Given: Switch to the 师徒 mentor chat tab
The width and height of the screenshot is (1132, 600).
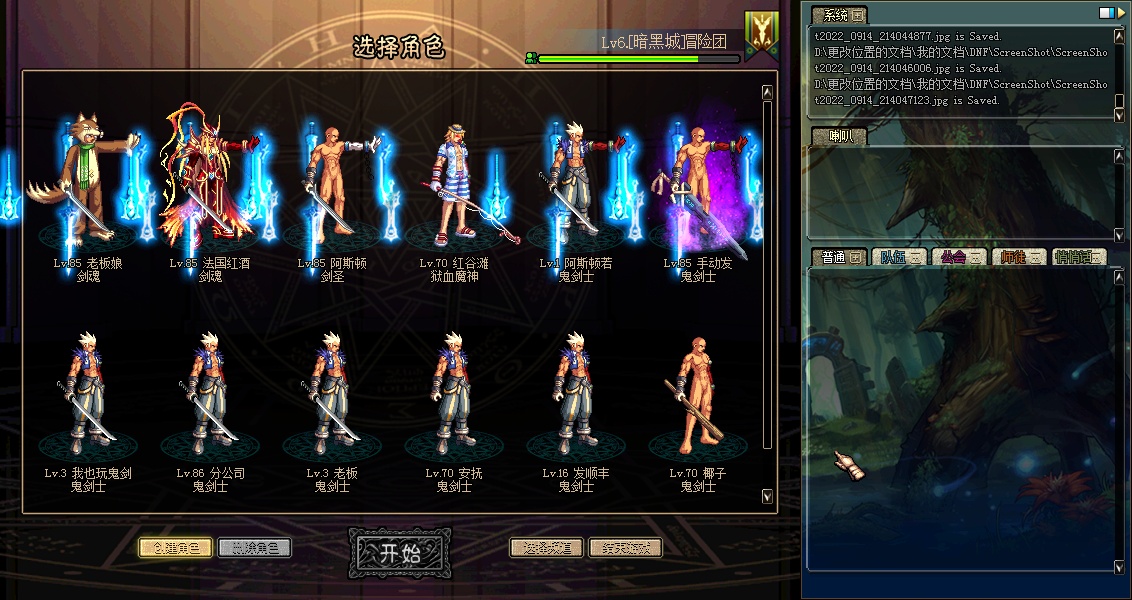Looking at the screenshot, I should [1019, 257].
